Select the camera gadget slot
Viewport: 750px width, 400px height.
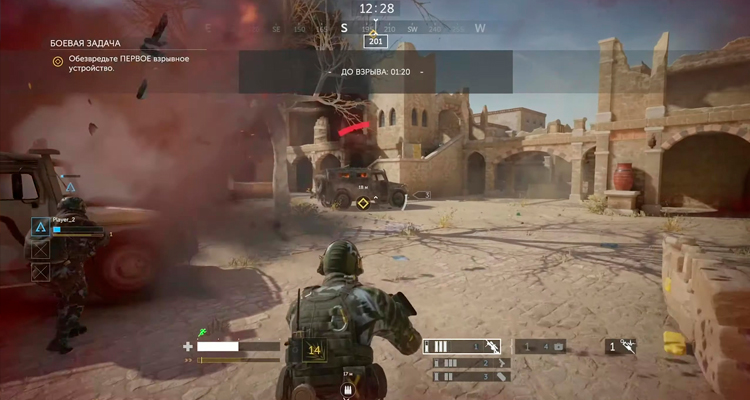(x=542, y=346)
